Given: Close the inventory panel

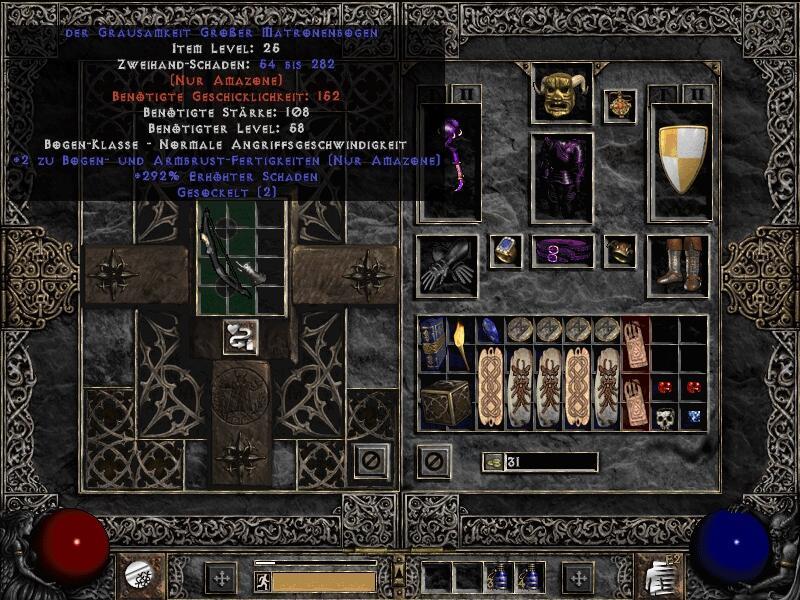Looking at the screenshot, I should pos(434,461).
